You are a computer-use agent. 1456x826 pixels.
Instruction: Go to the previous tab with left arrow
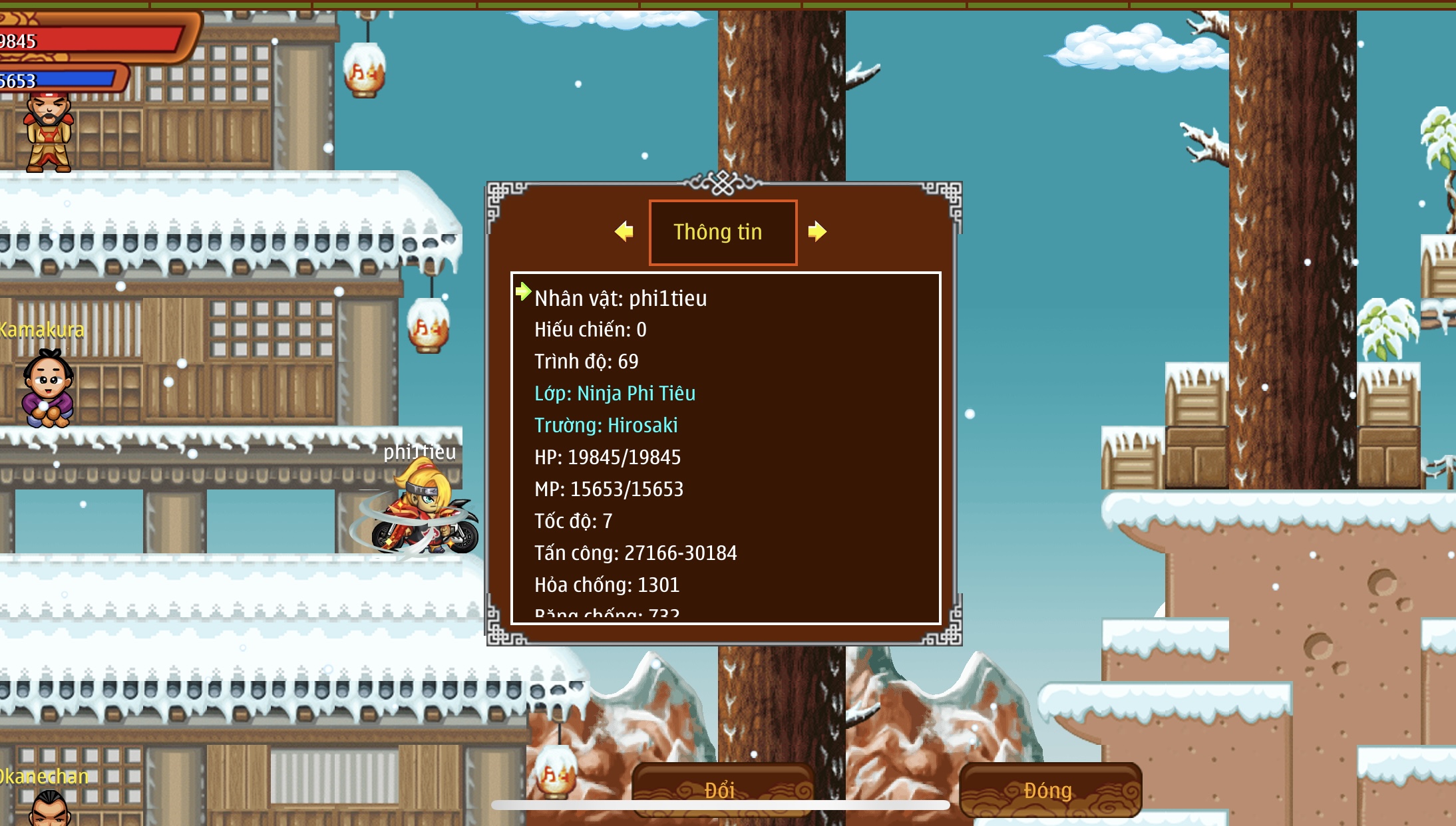pyautogui.click(x=624, y=231)
